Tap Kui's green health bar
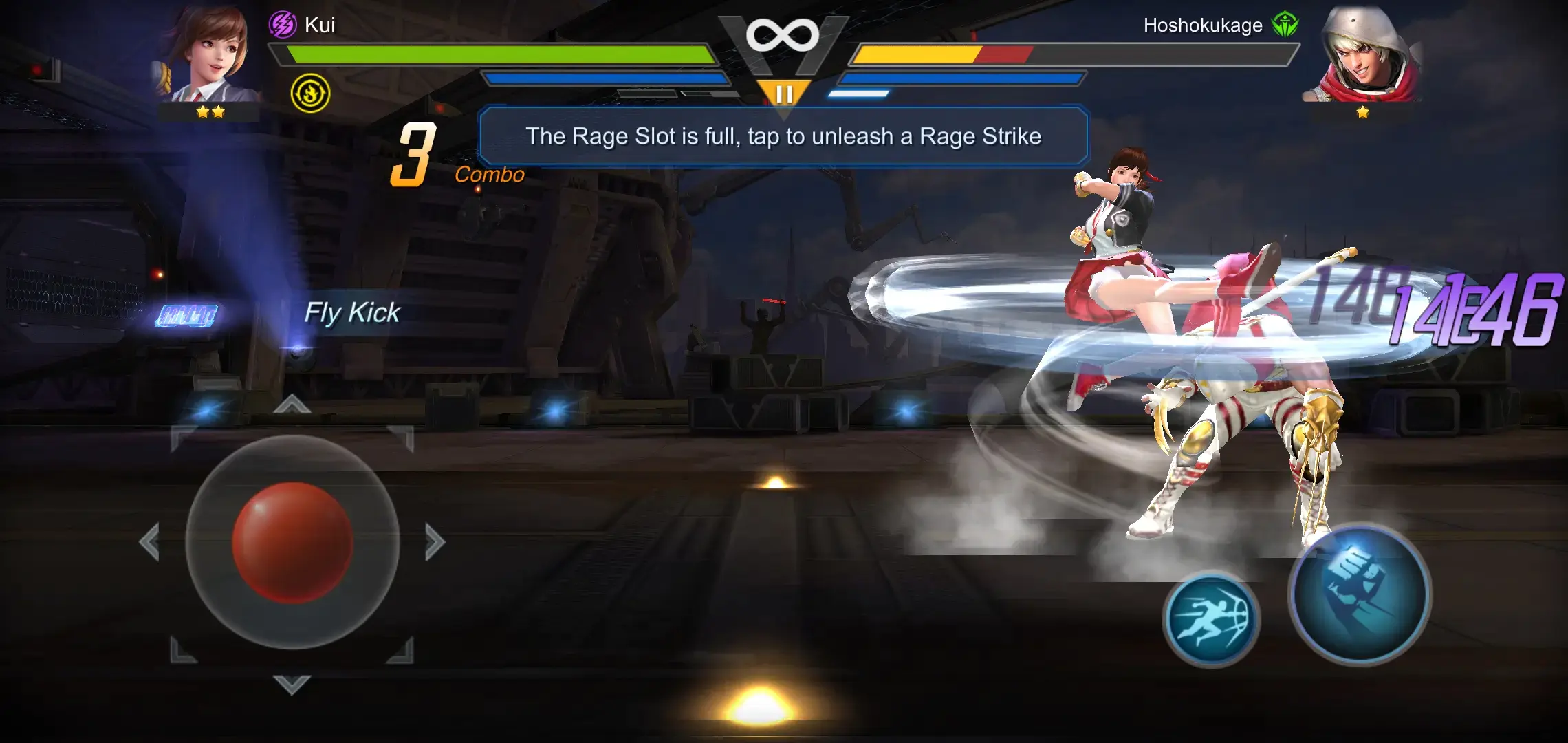 (495, 52)
